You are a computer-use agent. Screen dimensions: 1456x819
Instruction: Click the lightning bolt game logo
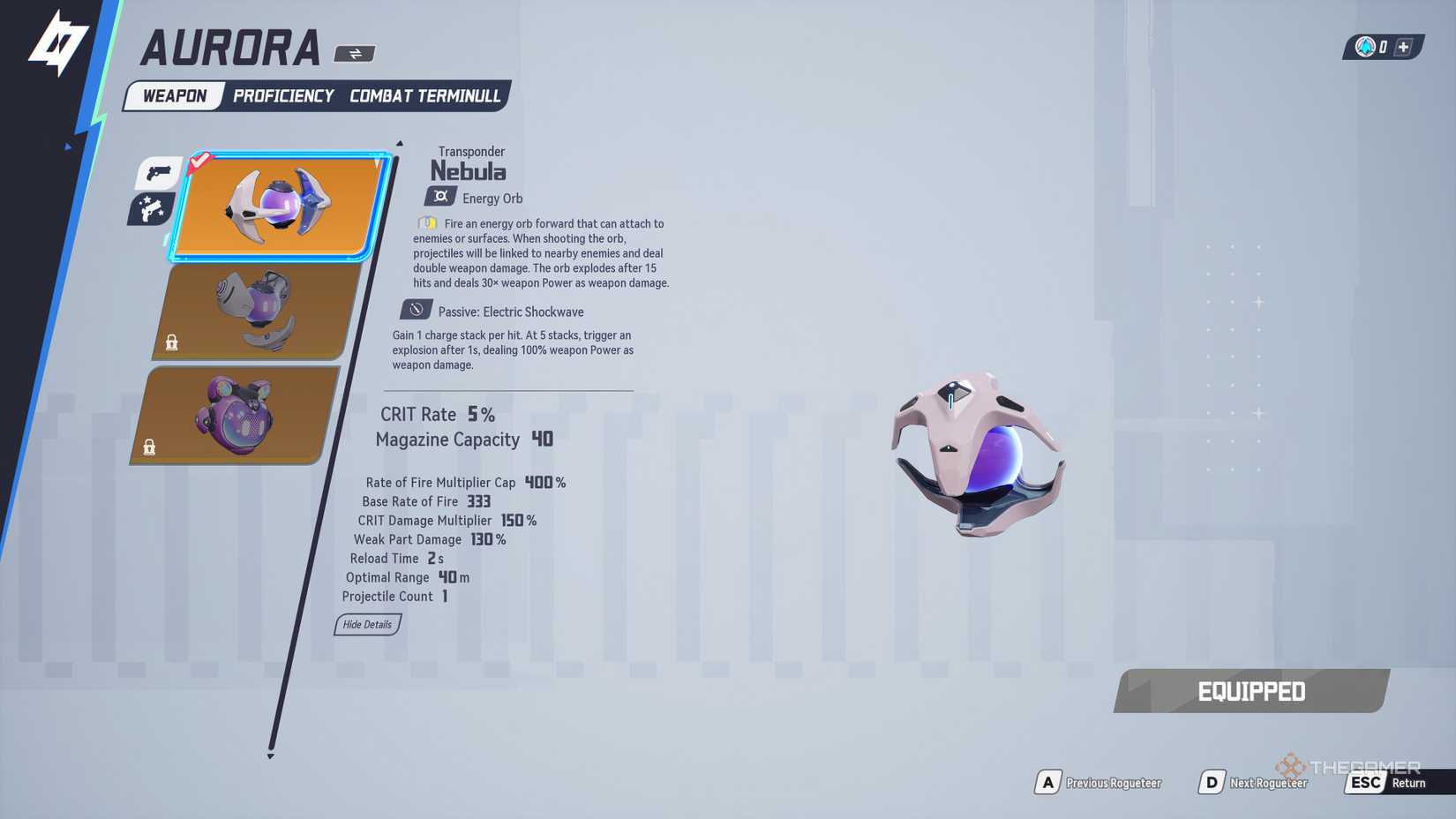[x=57, y=44]
